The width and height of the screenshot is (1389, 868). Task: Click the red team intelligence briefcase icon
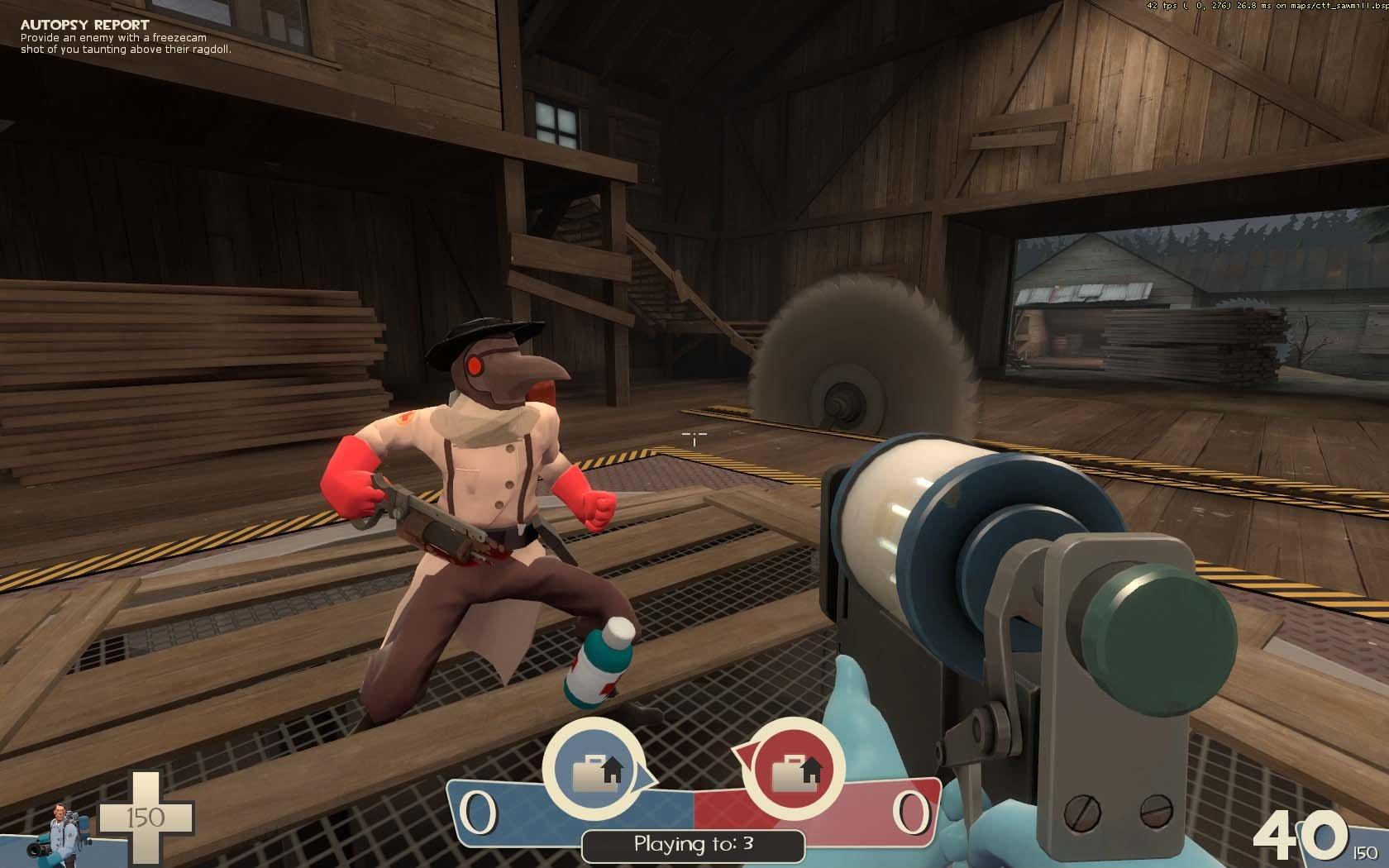tap(792, 772)
